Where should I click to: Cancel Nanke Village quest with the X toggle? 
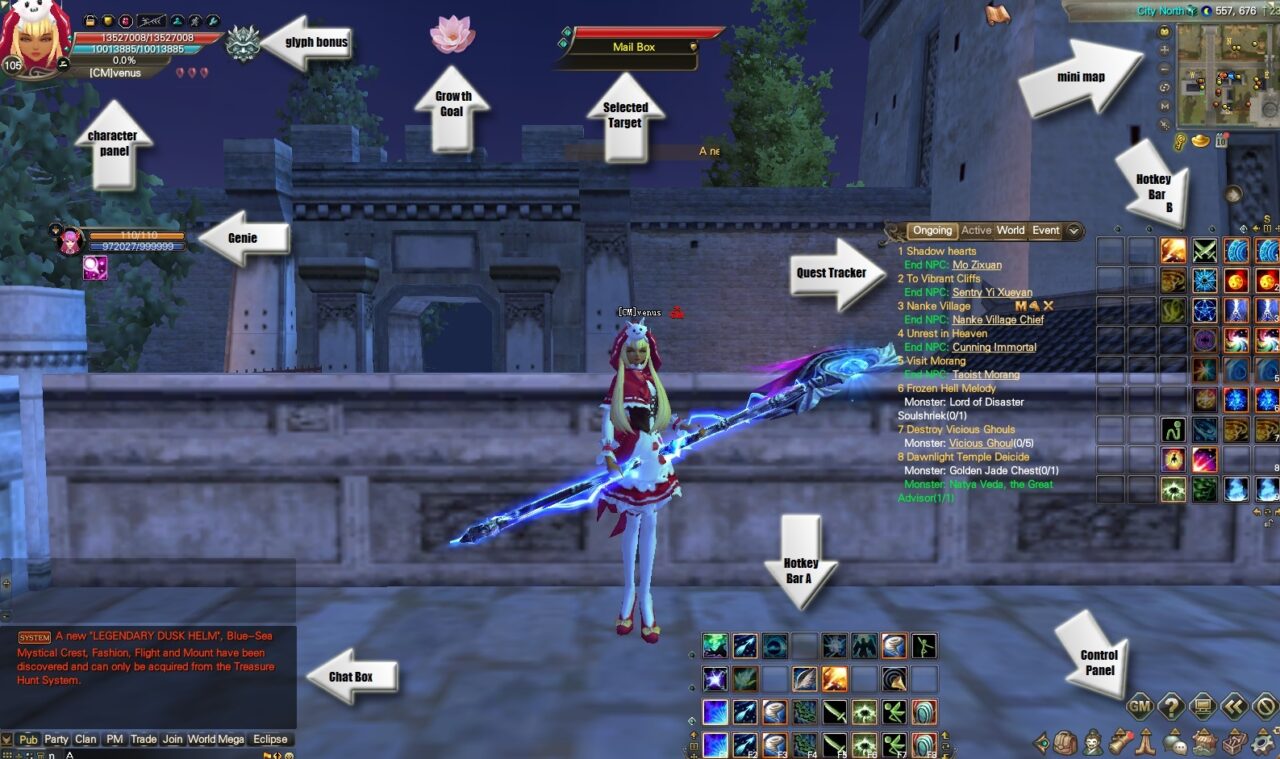point(1048,305)
